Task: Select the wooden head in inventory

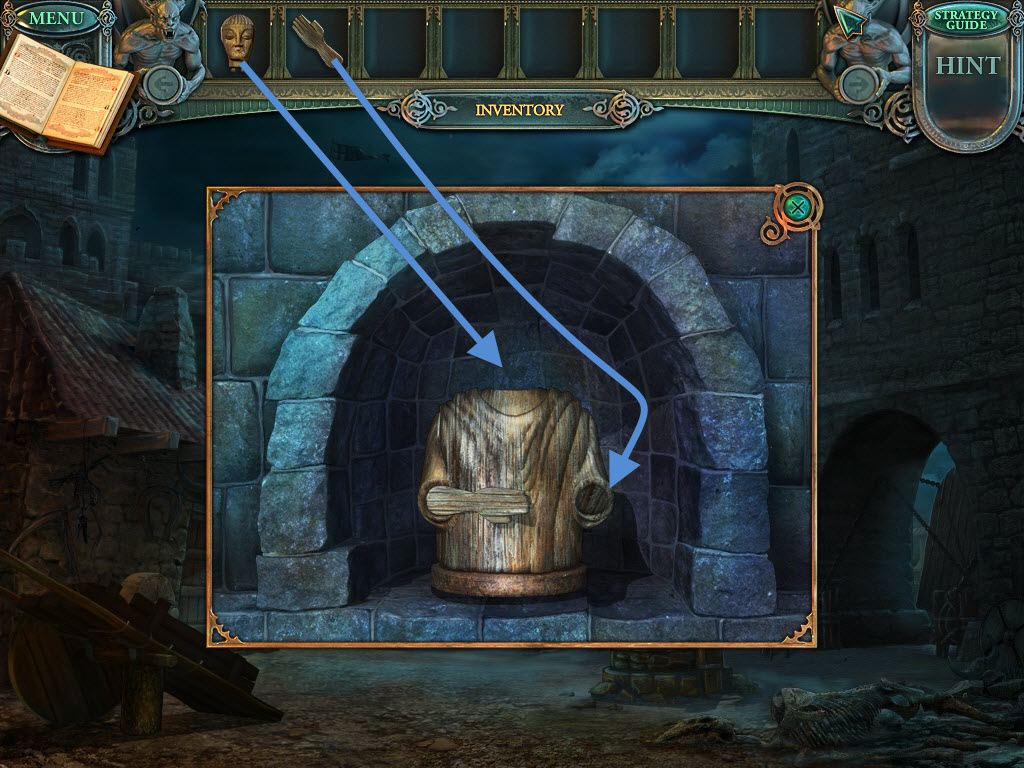Action: pos(235,41)
